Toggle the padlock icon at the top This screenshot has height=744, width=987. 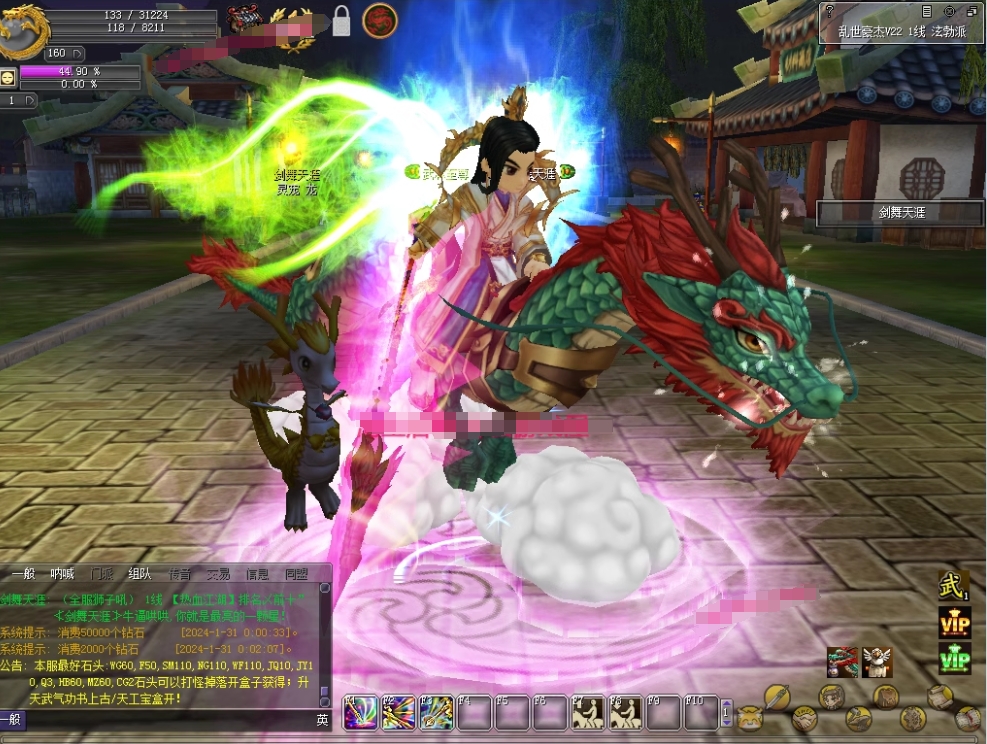pyautogui.click(x=341, y=21)
